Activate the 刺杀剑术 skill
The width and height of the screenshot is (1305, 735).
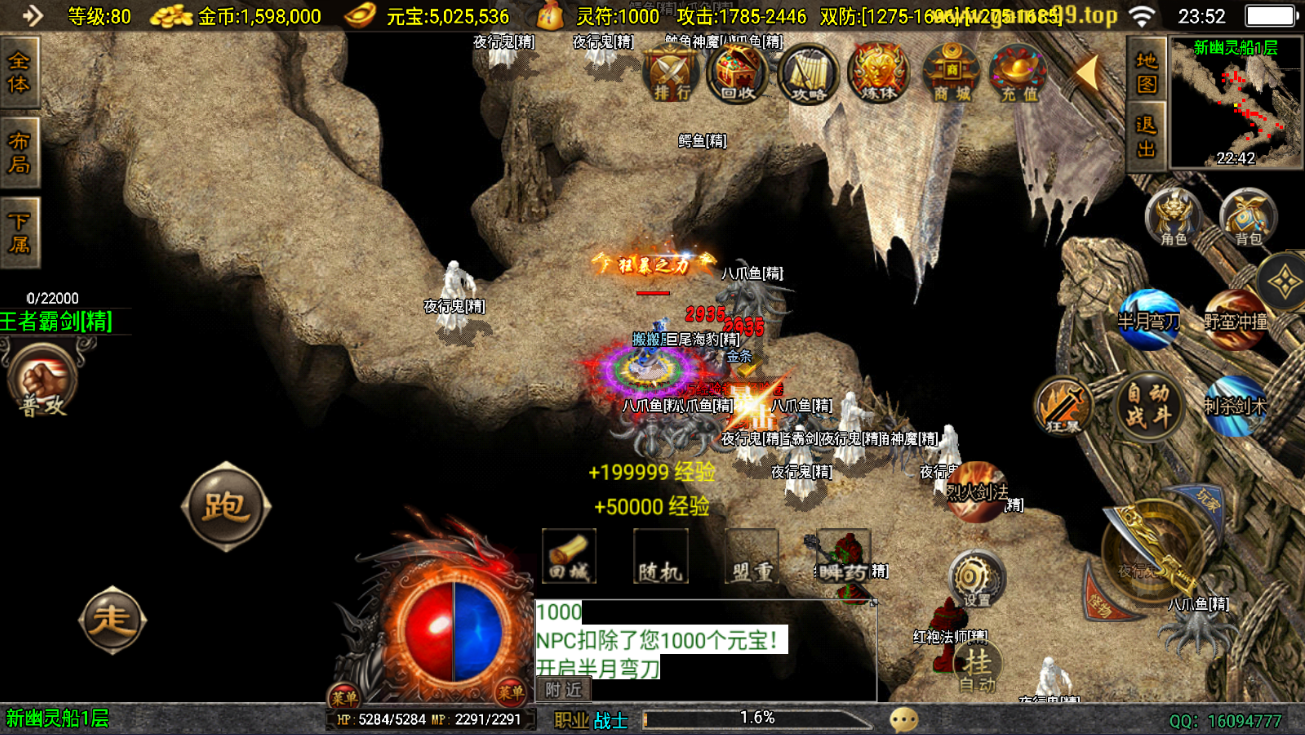click(x=1235, y=406)
